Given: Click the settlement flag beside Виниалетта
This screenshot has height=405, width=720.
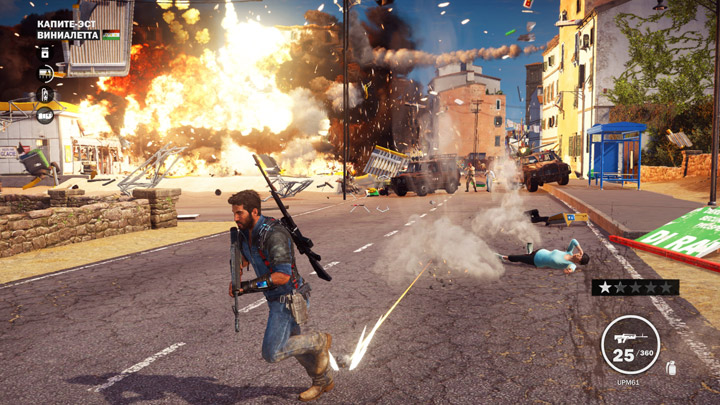Looking at the screenshot, I should (111, 35).
